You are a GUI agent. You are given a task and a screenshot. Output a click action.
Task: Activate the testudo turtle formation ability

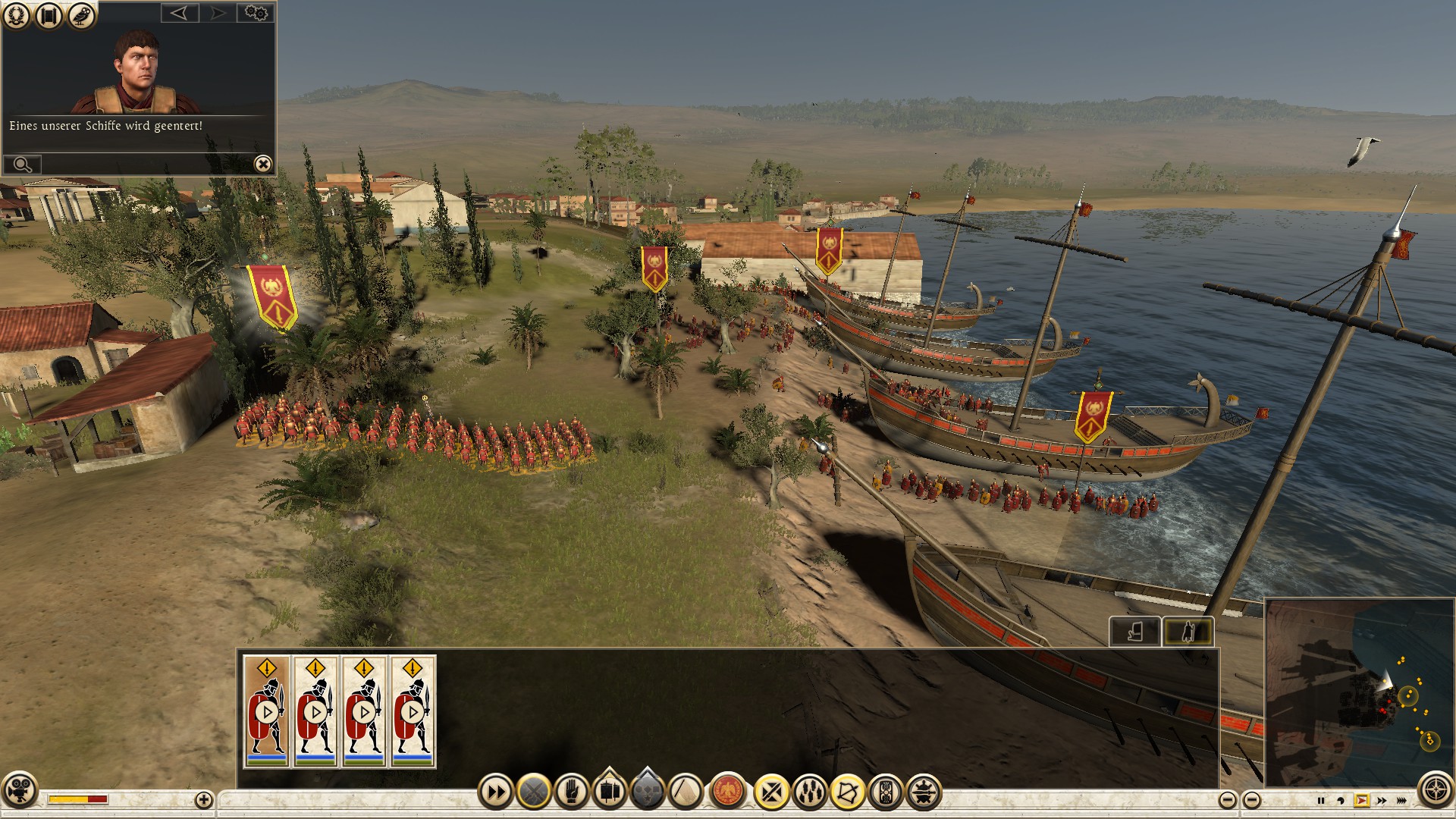pos(923,793)
